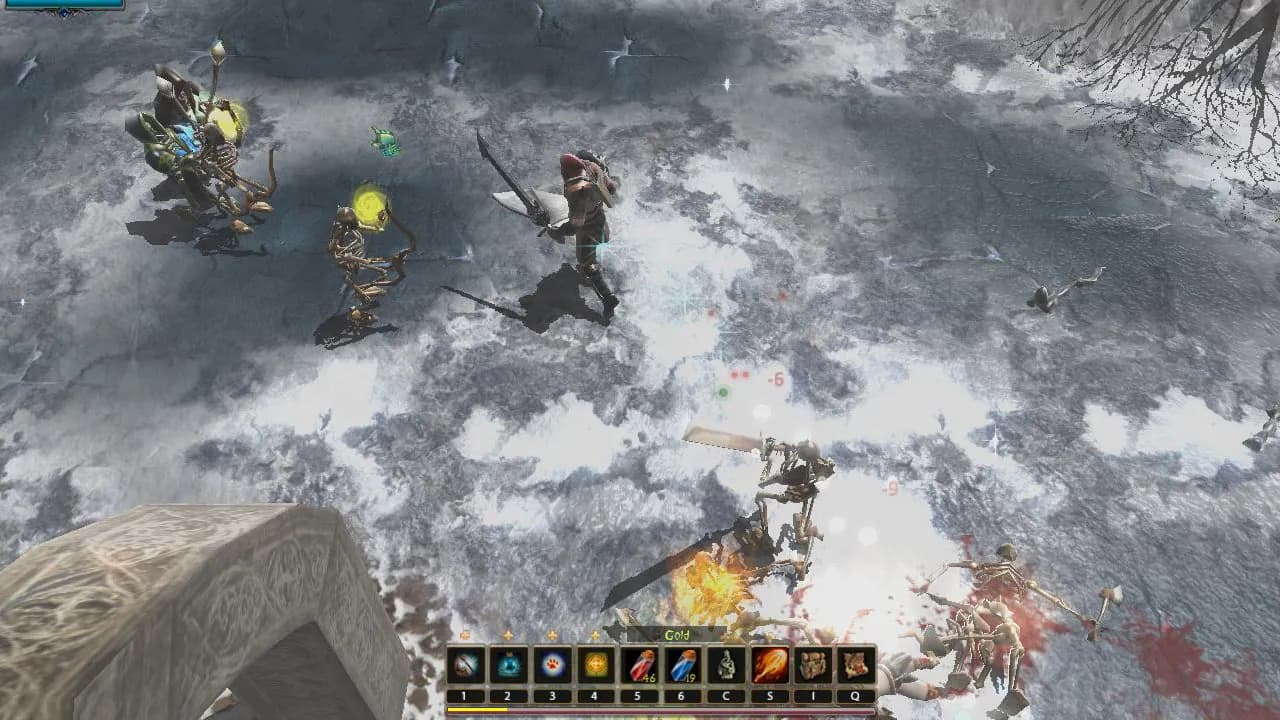Screen dimensions: 1280x720
Task: Activate the blue frost skill in slot 2
Action: [x=506, y=665]
